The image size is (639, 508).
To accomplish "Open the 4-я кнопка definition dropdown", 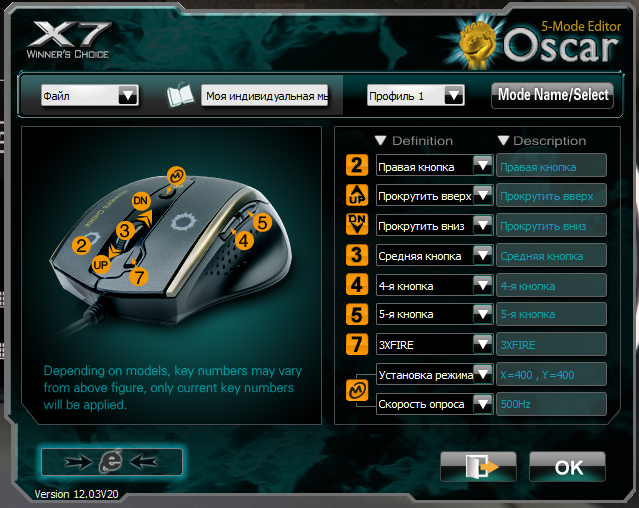I will (x=483, y=285).
